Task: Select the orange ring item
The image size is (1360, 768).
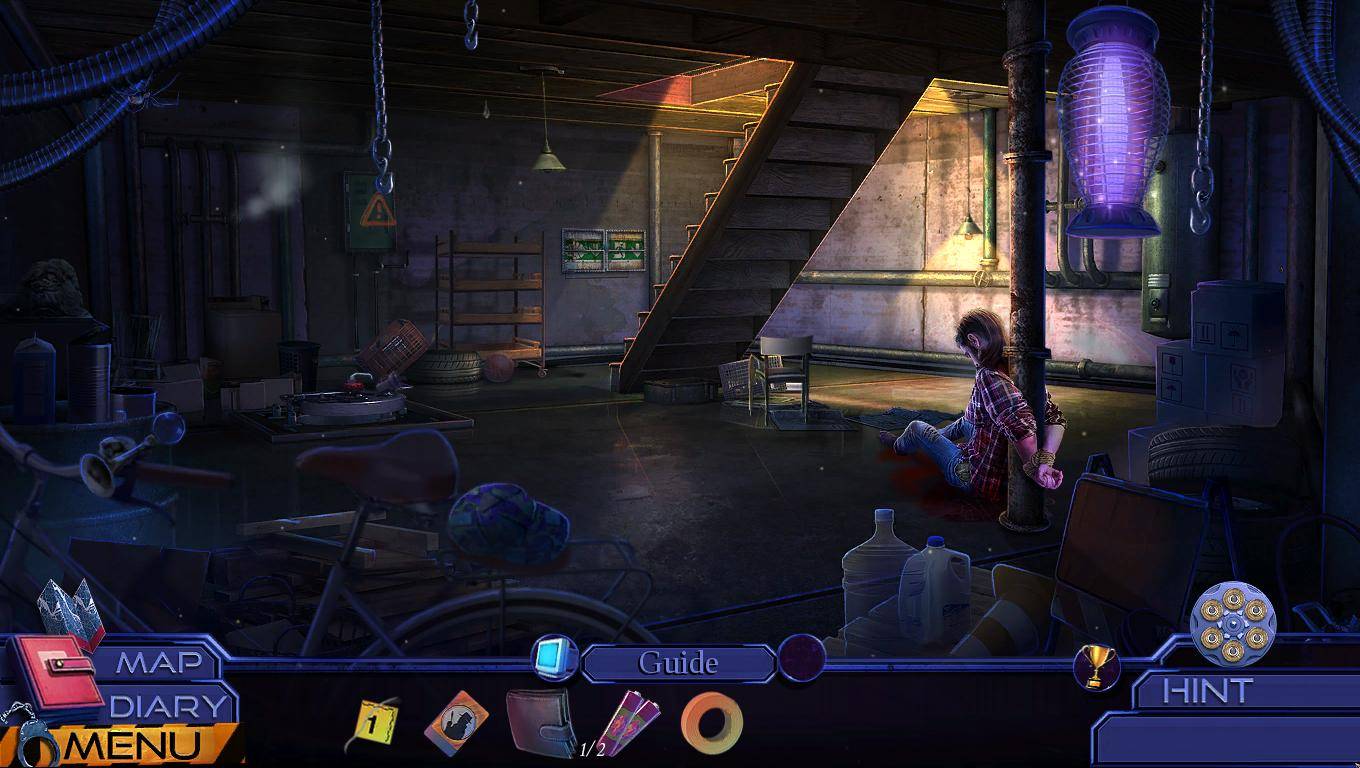Action: pos(712,722)
